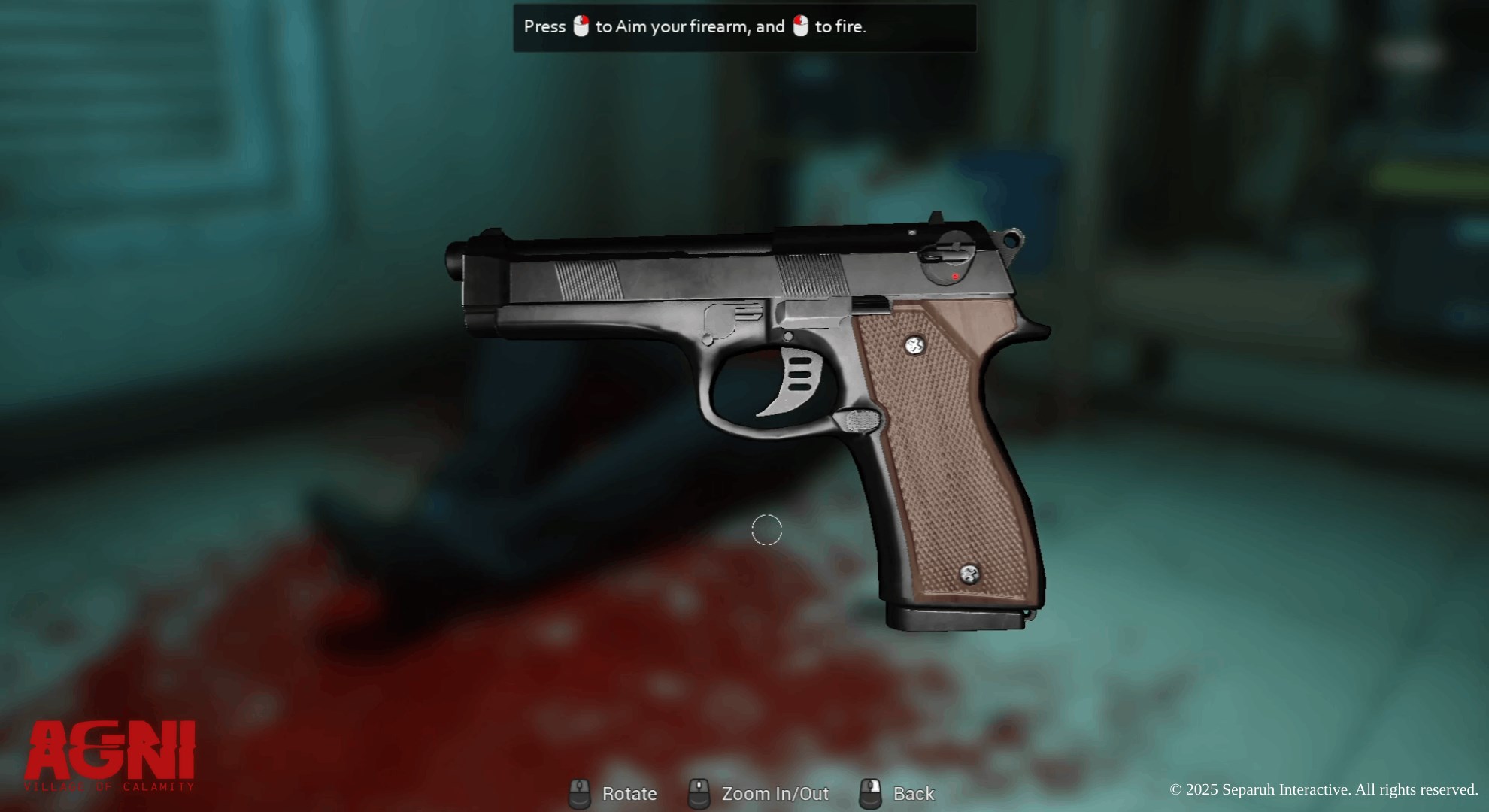Click the left mouse button Rotate icon
Viewport: 1489px width, 812px height.
(x=581, y=793)
